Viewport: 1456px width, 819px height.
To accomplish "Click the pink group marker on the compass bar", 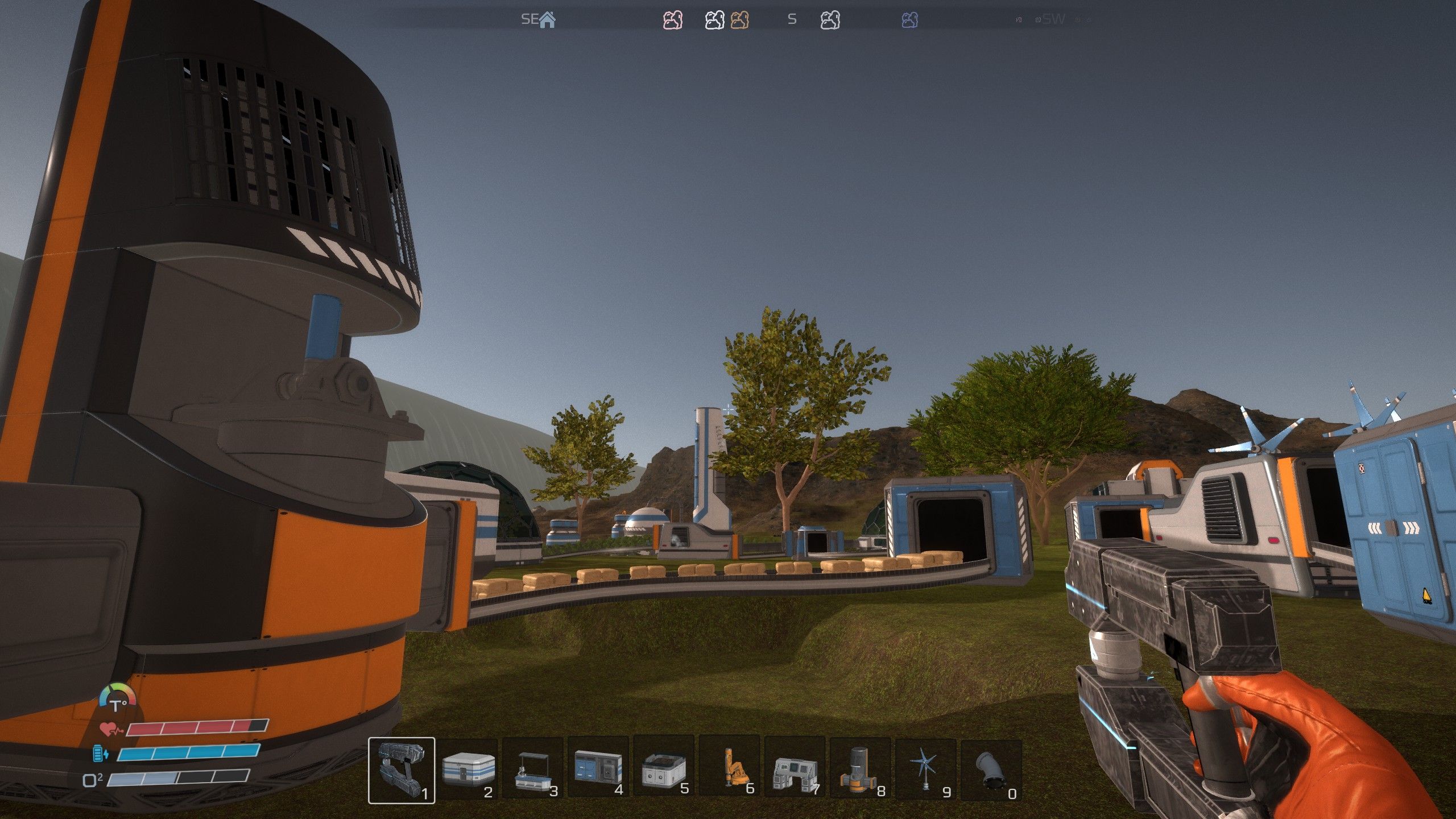I will pos(673,20).
